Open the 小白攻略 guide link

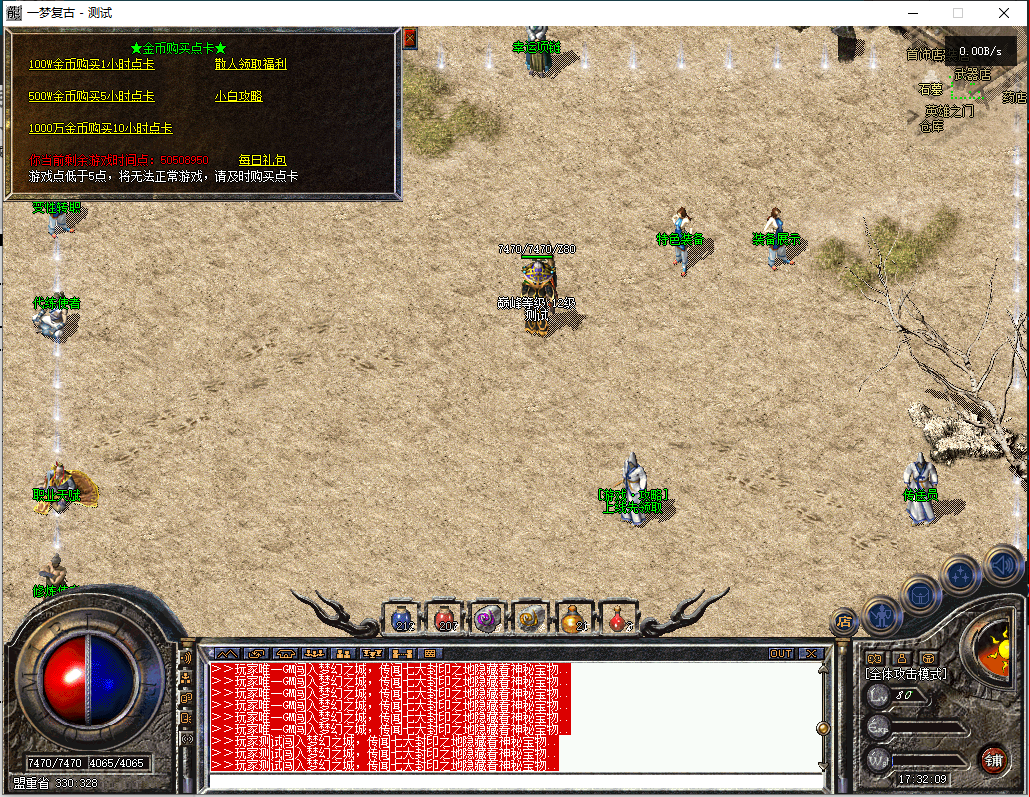pos(238,96)
